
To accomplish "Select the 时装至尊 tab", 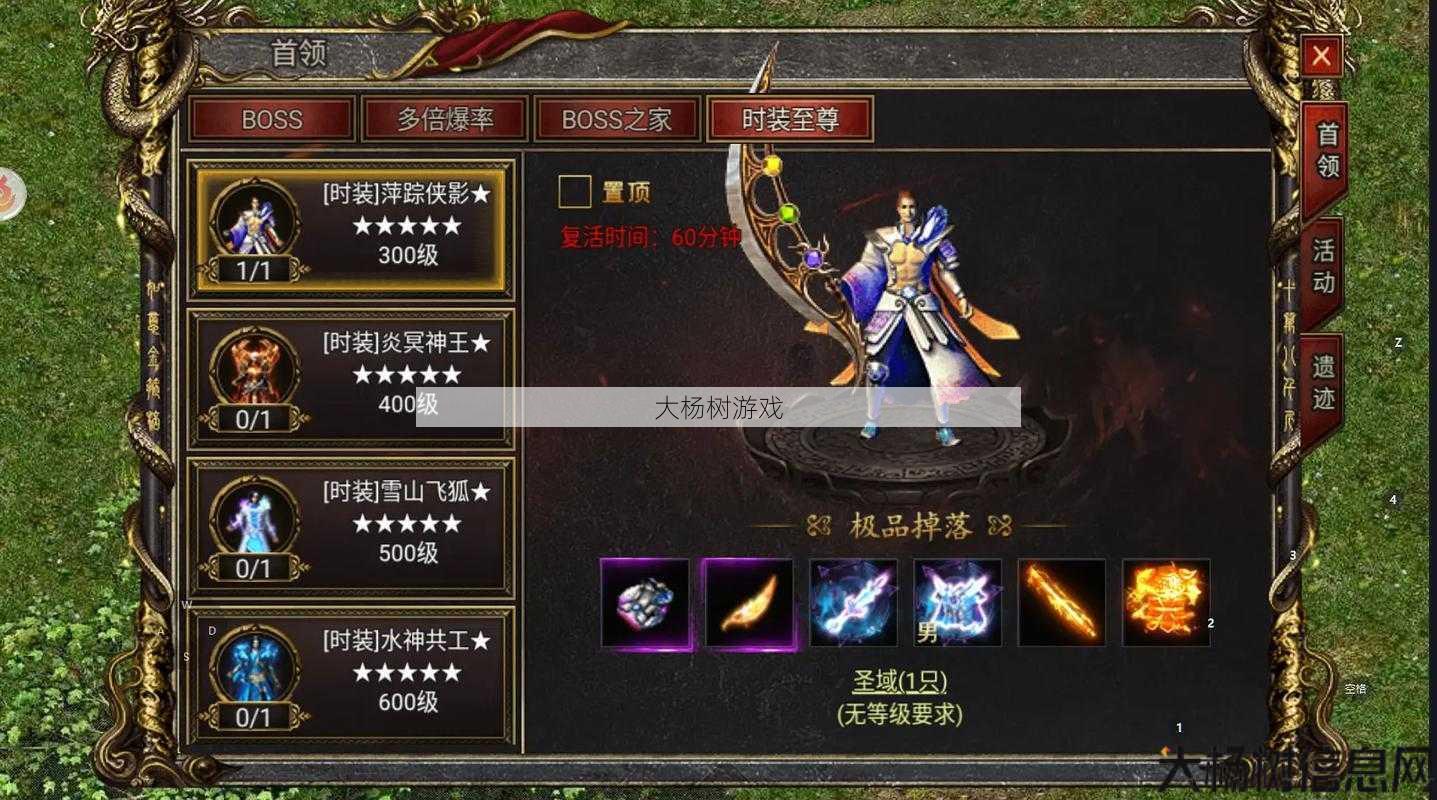I will (789, 119).
